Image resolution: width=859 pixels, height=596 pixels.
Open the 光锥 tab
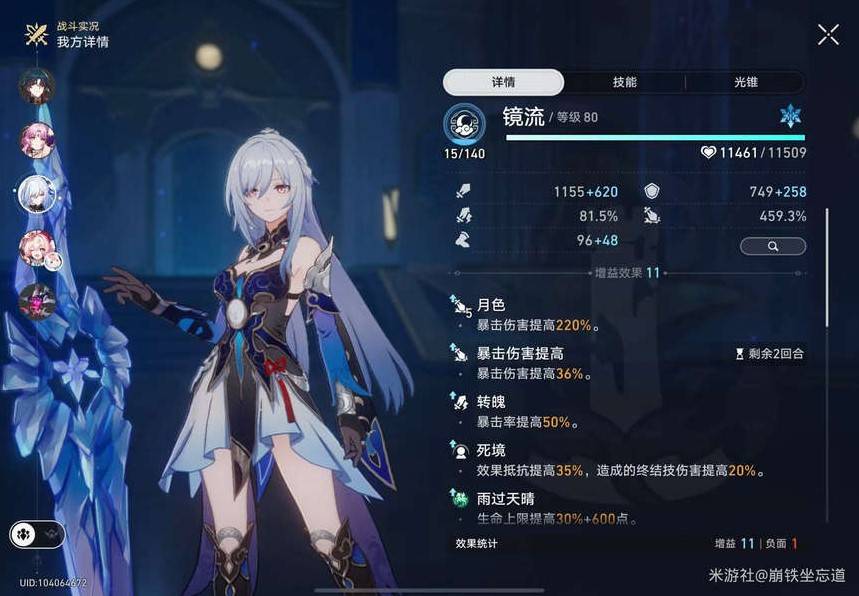pos(744,82)
